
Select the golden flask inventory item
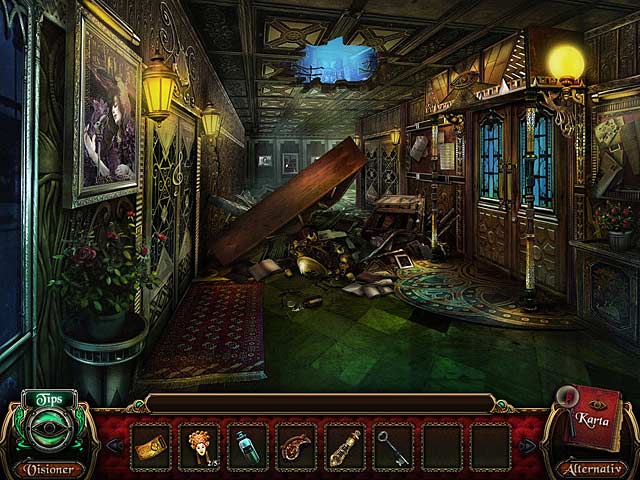[344, 447]
